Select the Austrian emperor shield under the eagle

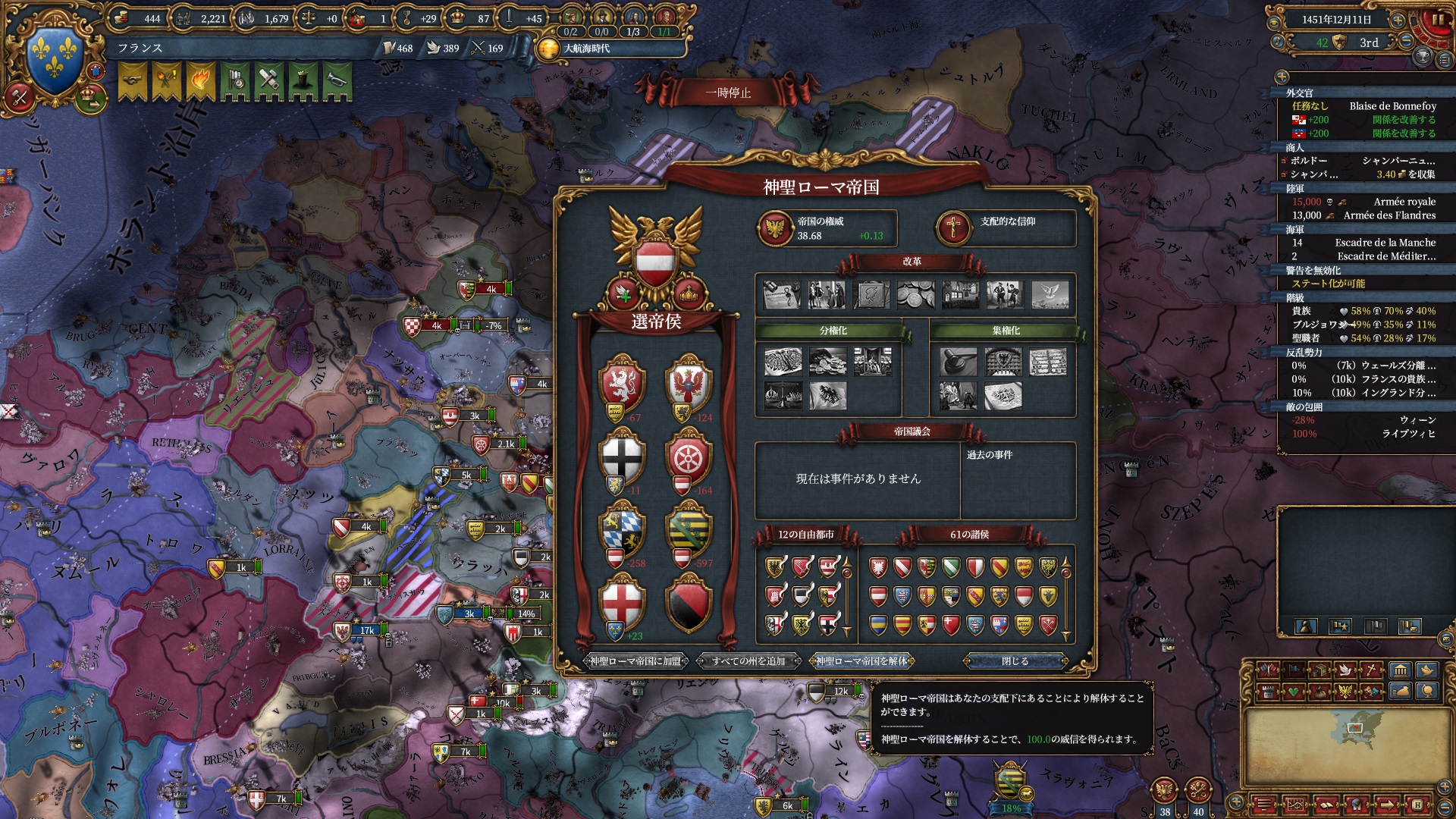655,262
